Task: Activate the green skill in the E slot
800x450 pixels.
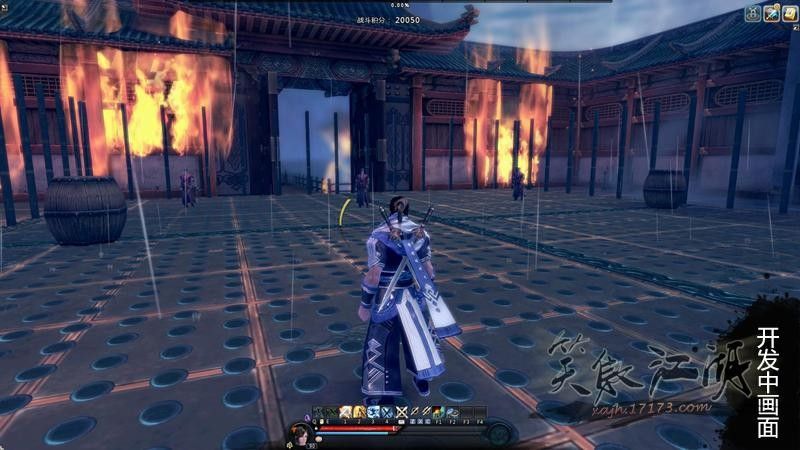Action: tap(332, 412)
